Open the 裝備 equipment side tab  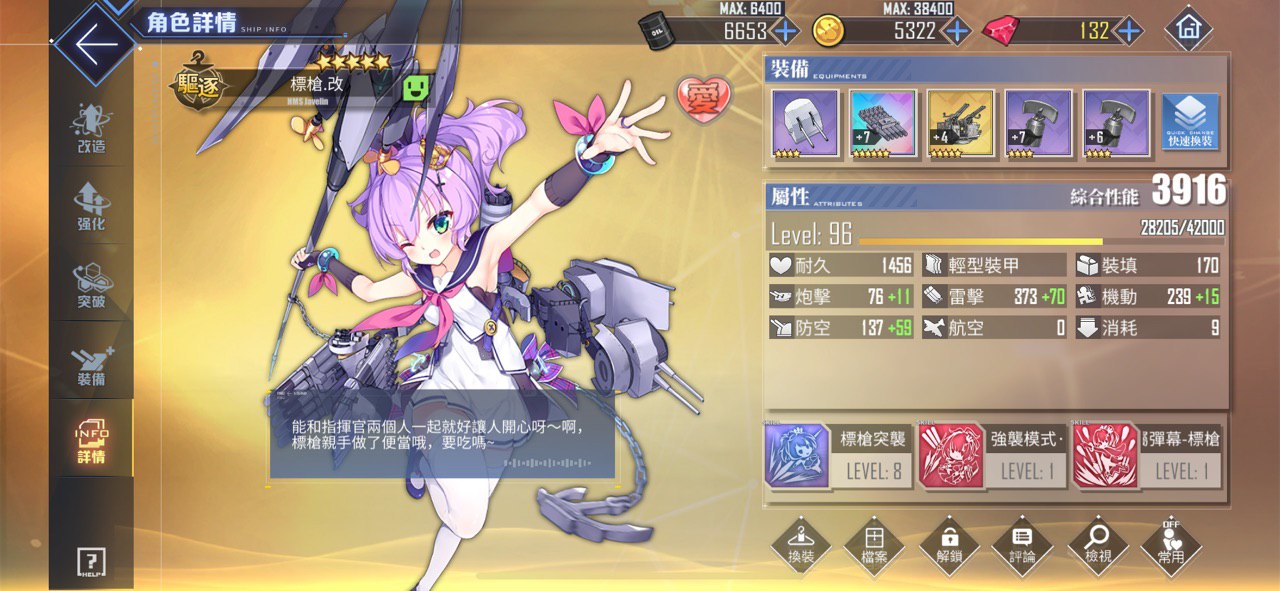pyautogui.click(x=91, y=365)
